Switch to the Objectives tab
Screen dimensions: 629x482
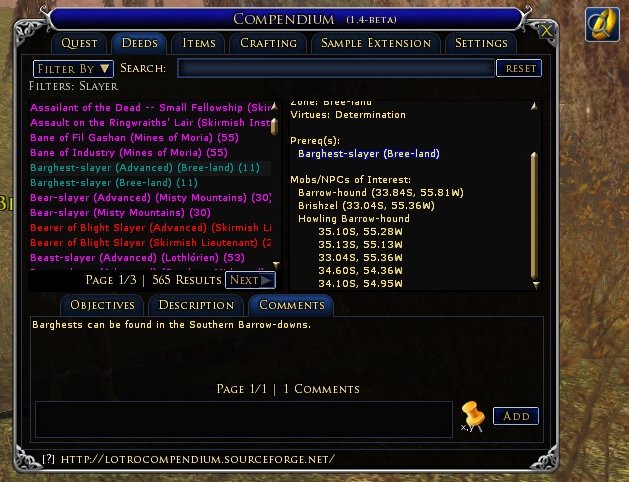pos(103,305)
